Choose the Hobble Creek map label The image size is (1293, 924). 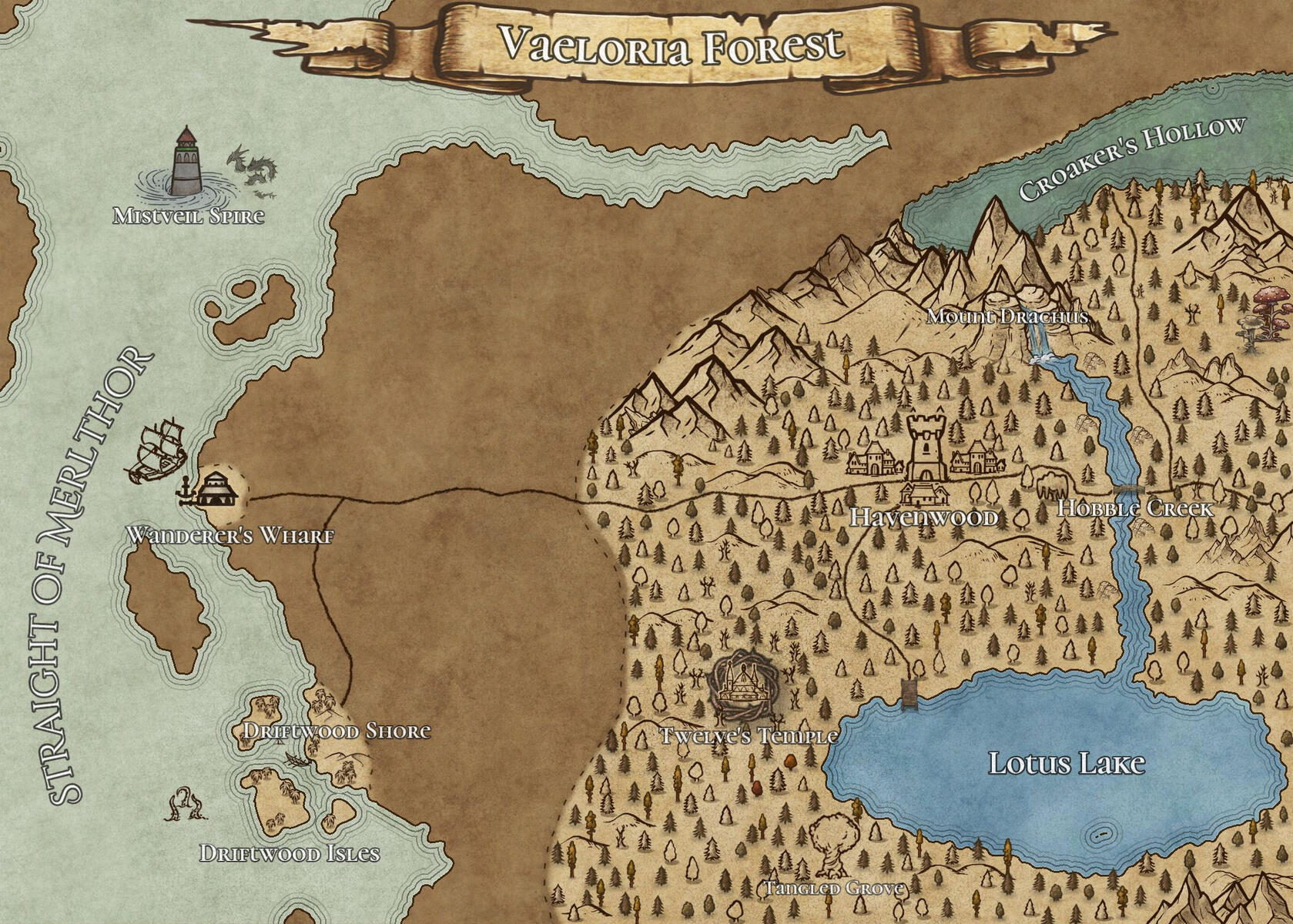pos(1134,508)
